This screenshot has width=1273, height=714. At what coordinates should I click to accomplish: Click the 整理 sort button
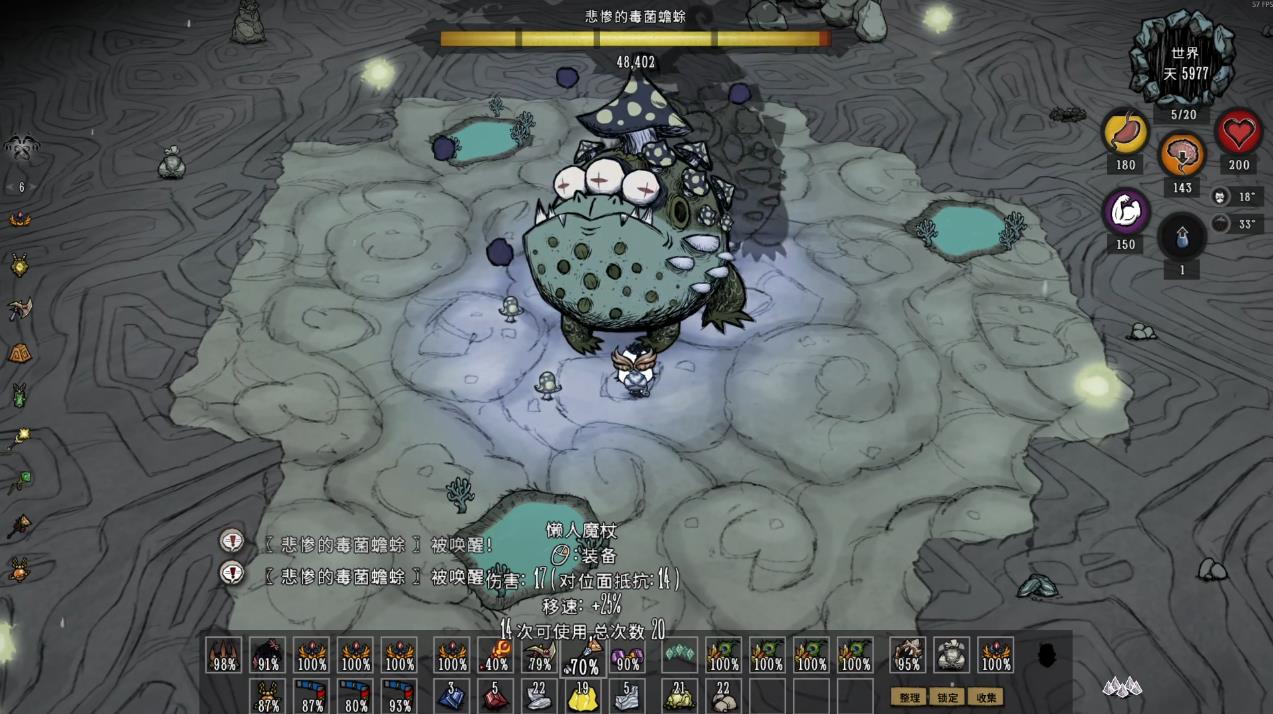909,697
